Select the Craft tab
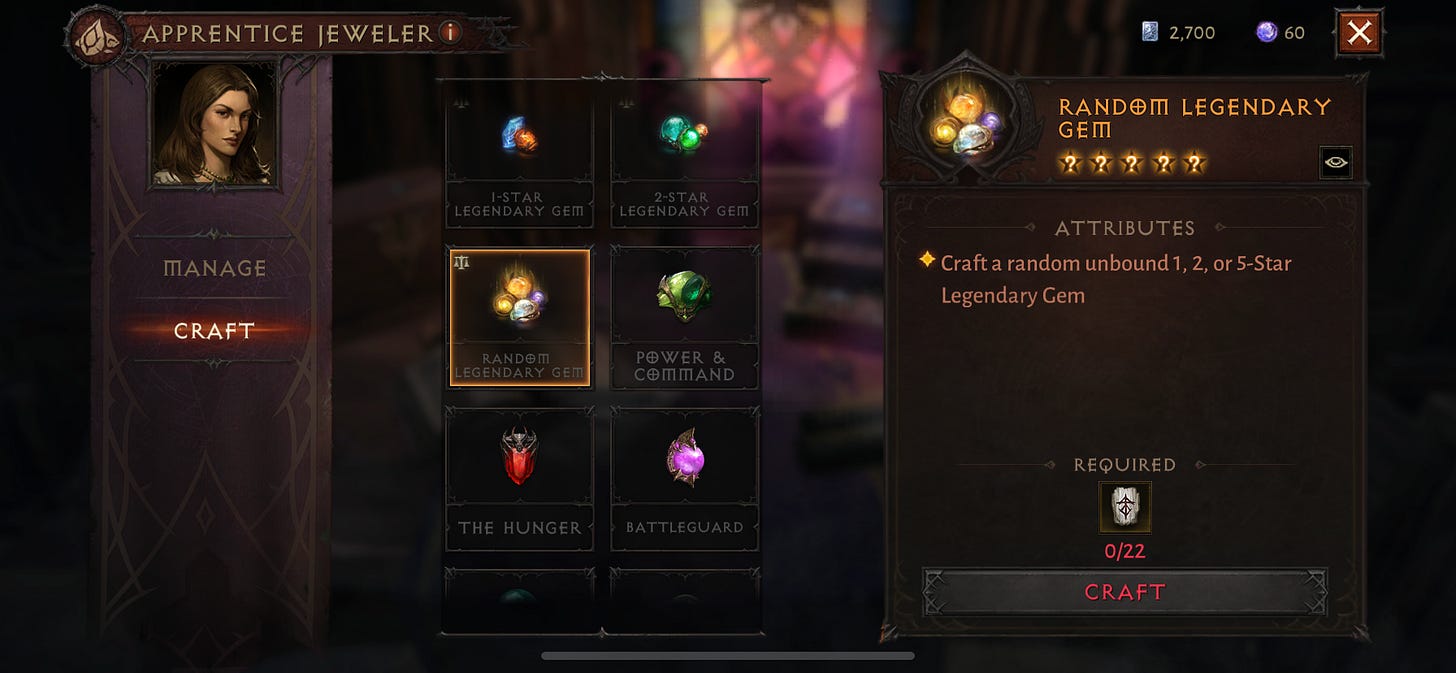 coord(215,331)
